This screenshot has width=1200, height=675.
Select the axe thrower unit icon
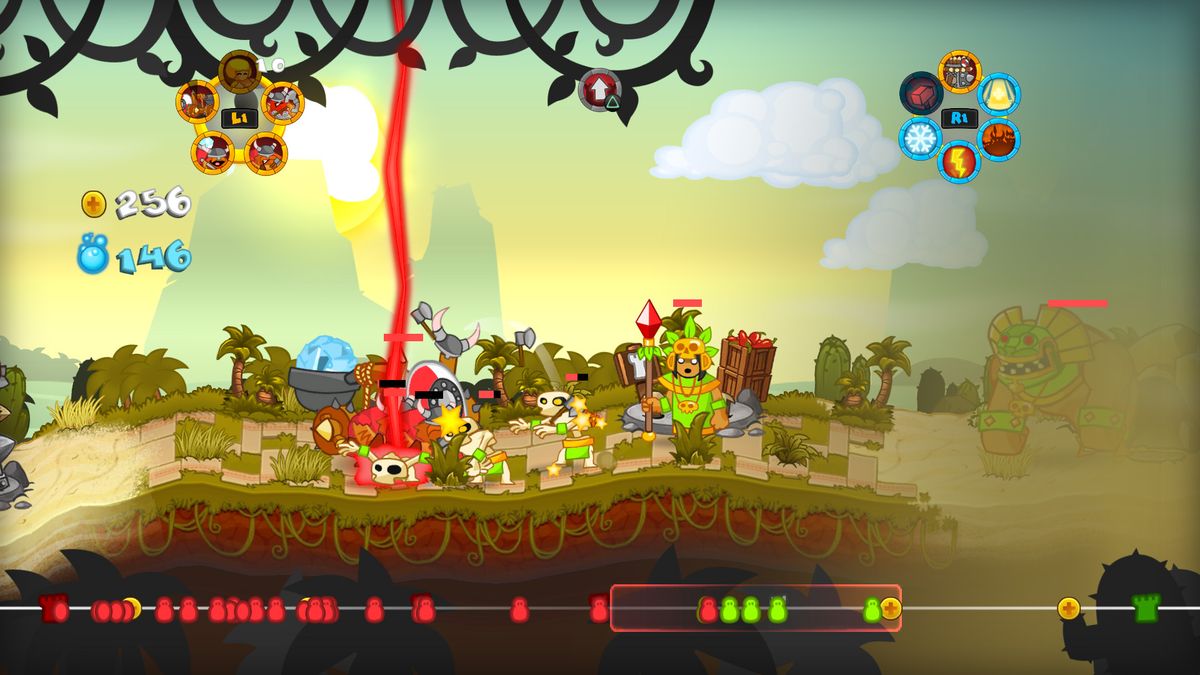point(282,102)
